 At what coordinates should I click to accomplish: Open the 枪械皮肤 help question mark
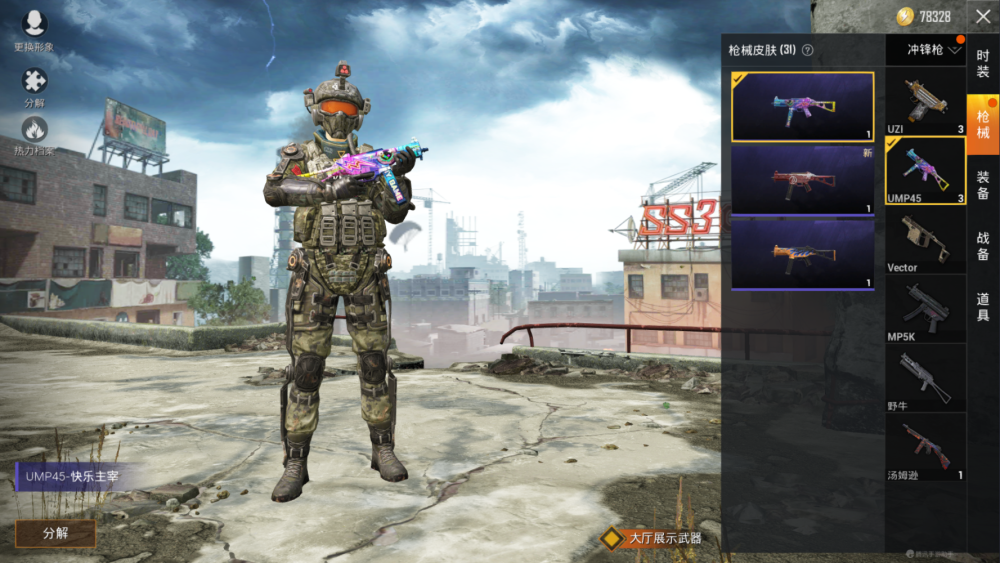pos(807,50)
